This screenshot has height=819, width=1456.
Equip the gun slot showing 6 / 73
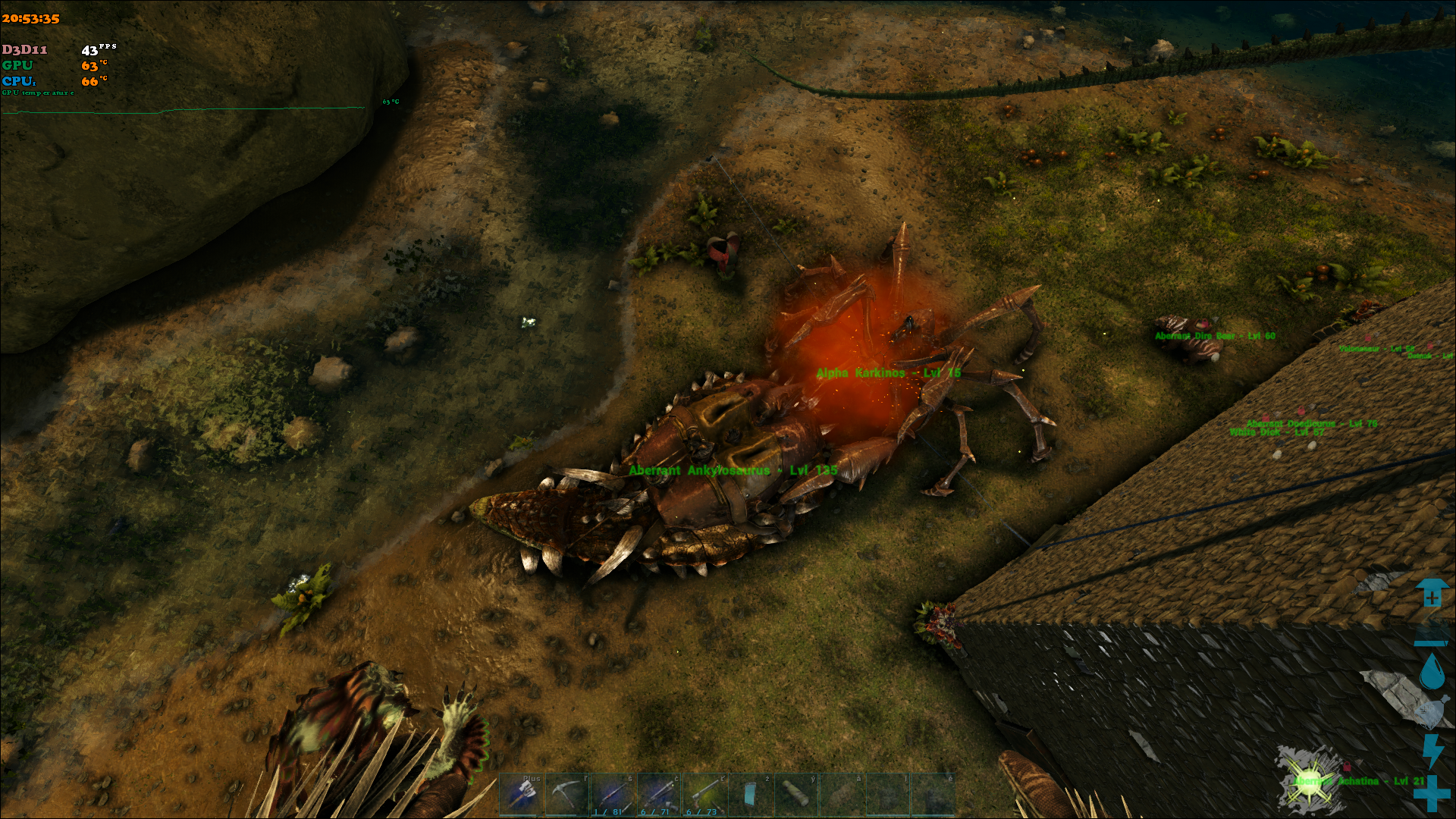(x=704, y=795)
